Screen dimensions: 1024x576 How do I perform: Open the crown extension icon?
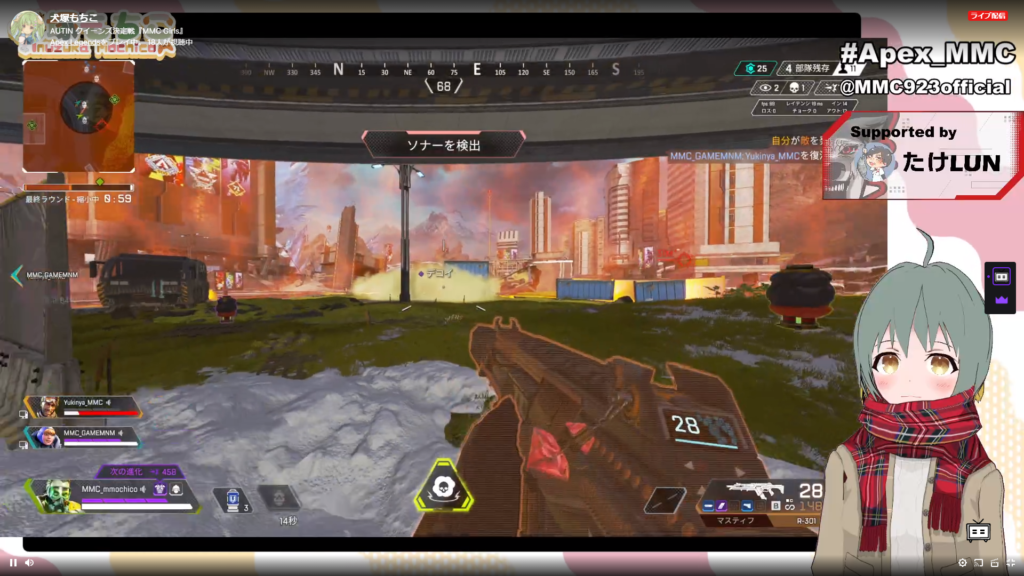(1000, 299)
